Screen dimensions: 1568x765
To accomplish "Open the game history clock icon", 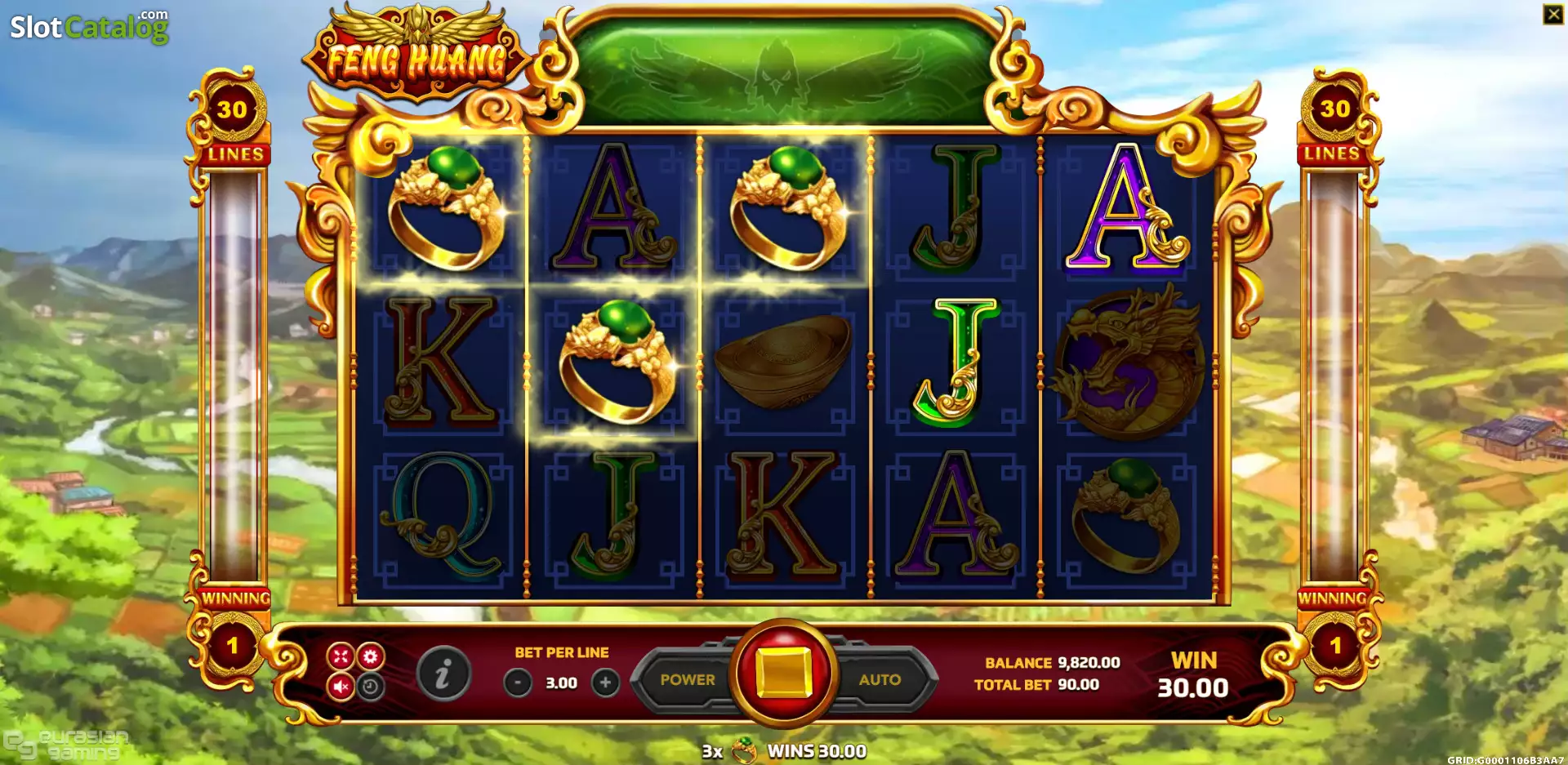I will [x=369, y=687].
